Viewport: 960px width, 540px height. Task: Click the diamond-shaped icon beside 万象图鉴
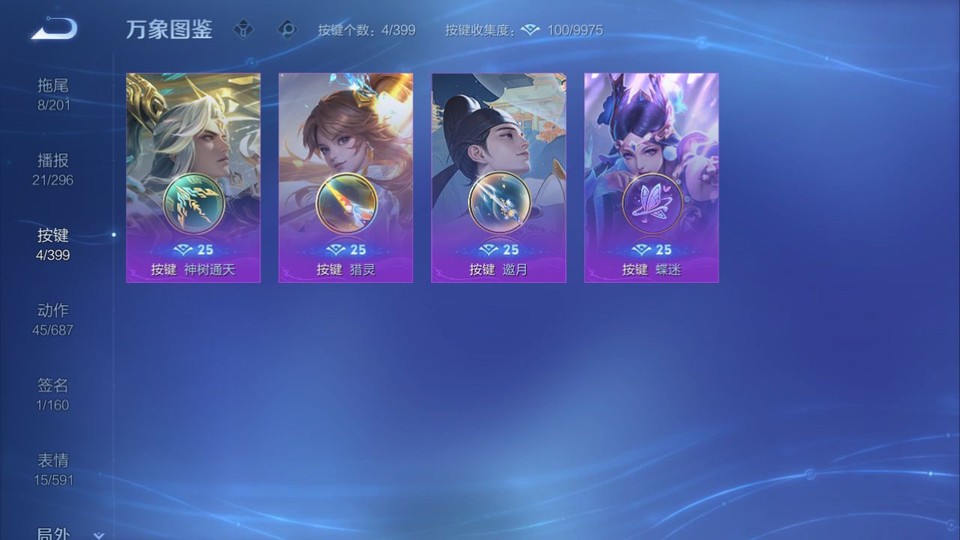tap(243, 30)
